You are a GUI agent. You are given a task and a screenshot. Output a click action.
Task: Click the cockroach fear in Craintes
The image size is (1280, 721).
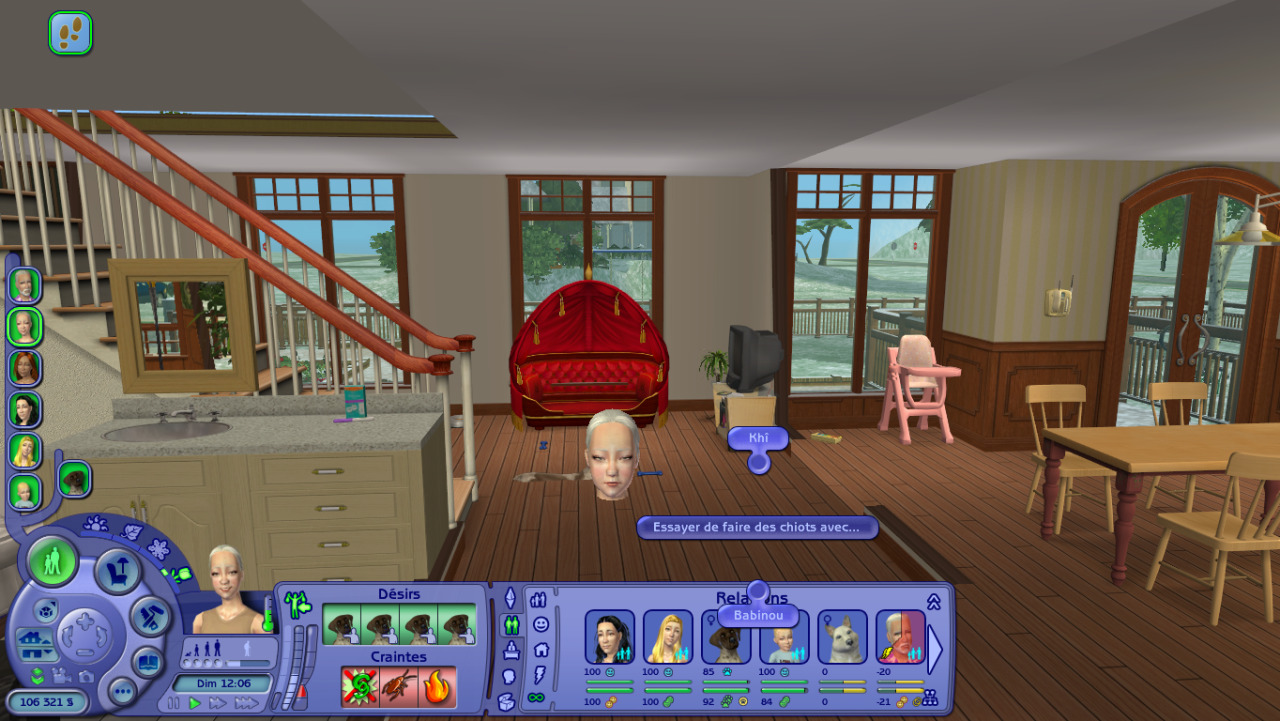pyautogui.click(x=398, y=687)
